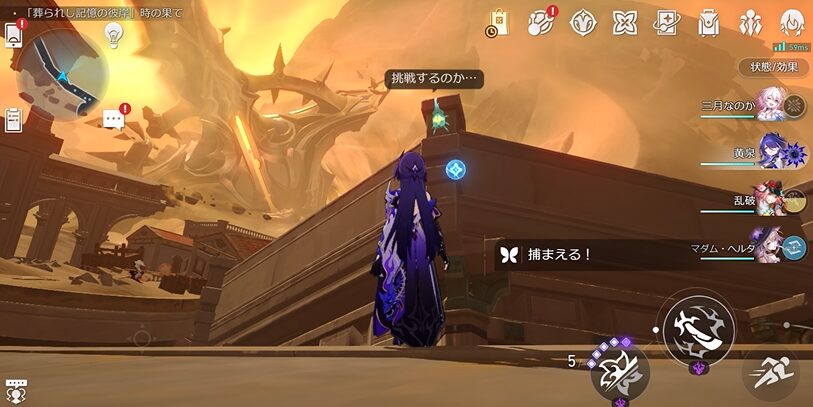Switch to party member 三月なのか

click(x=773, y=103)
